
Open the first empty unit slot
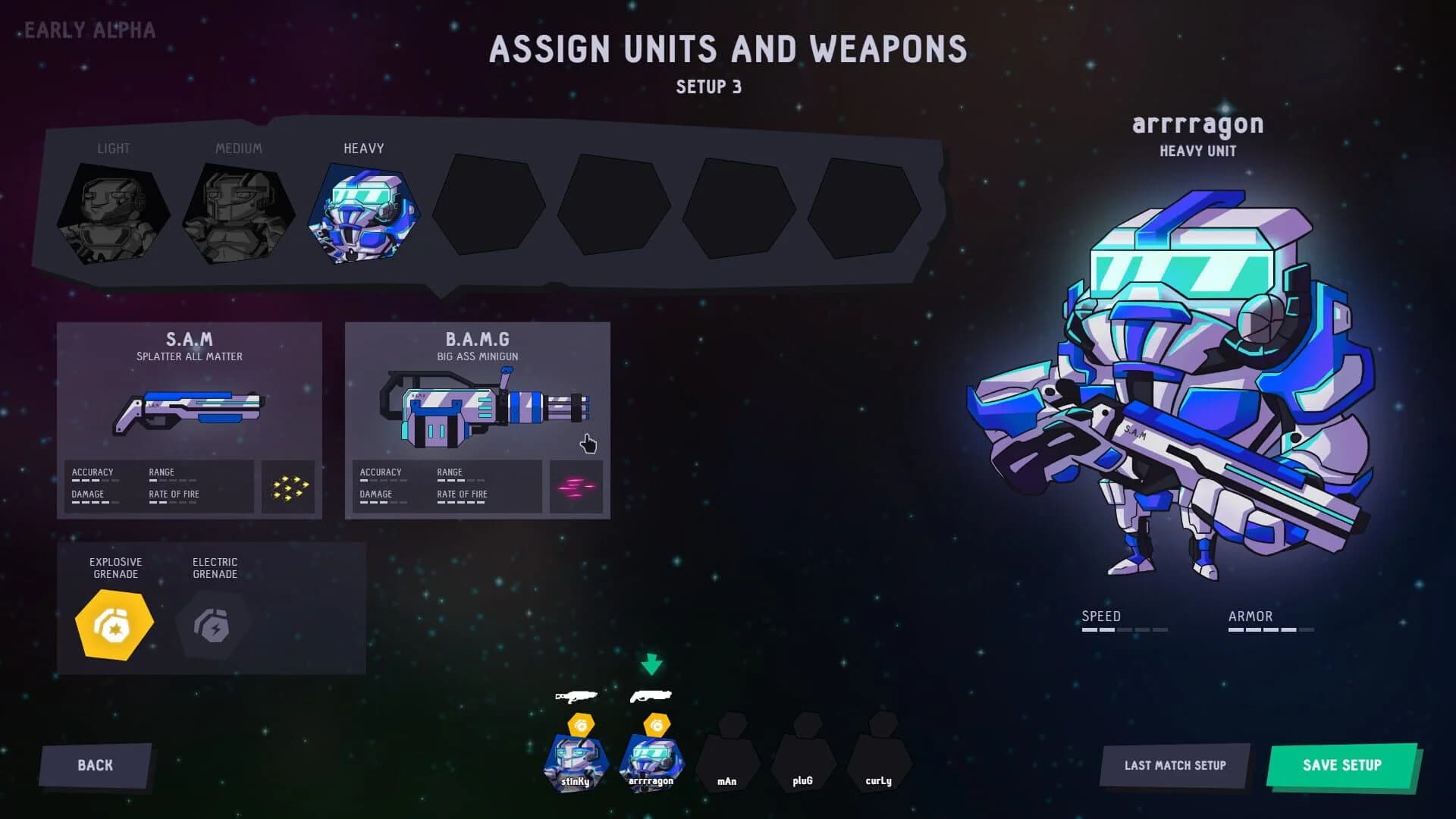coord(488,206)
